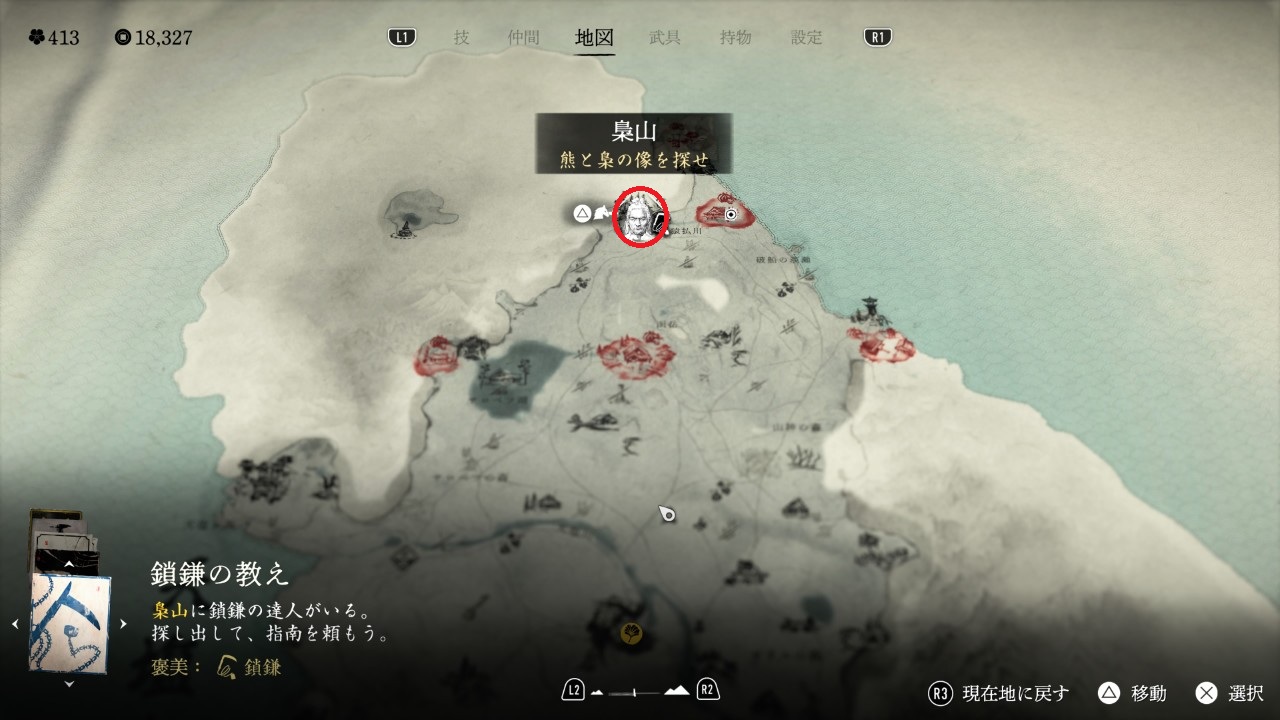Select the 地図 map tab
Viewport: 1280px width, 720px height.
[595, 38]
